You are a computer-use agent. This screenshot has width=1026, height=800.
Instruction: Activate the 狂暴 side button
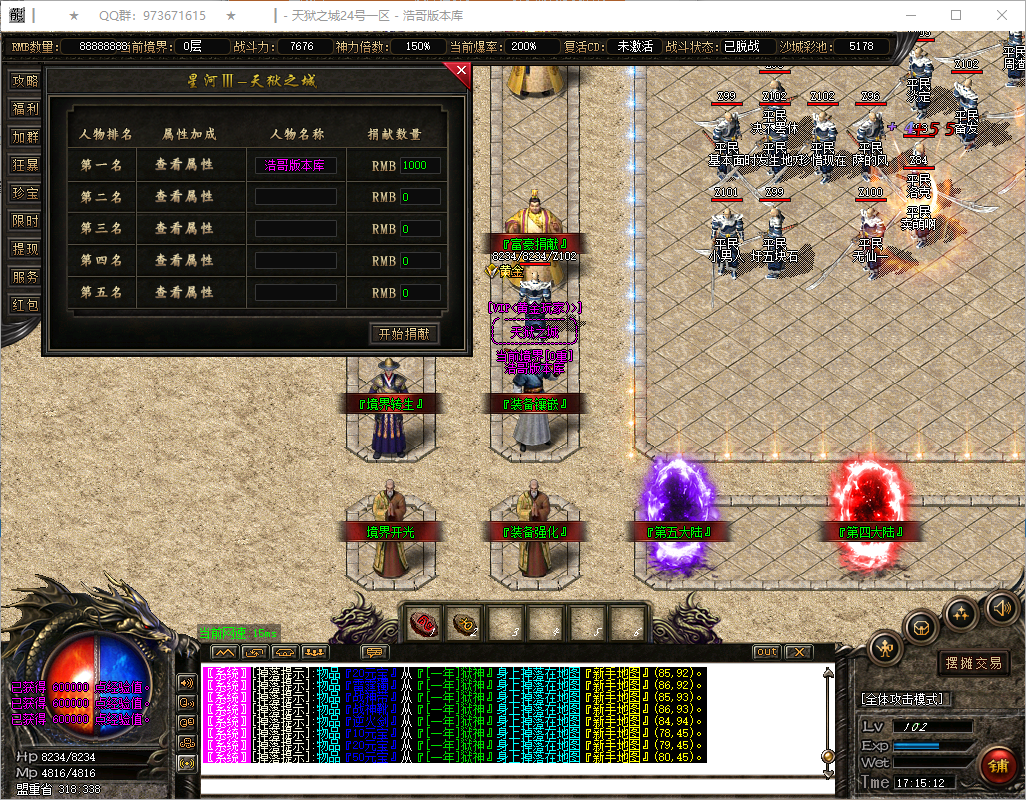pos(25,165)
